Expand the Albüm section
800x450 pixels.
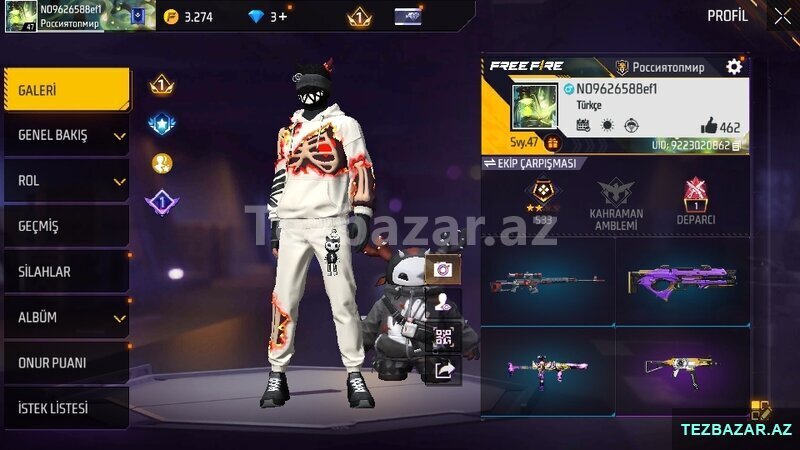point(66,318)
